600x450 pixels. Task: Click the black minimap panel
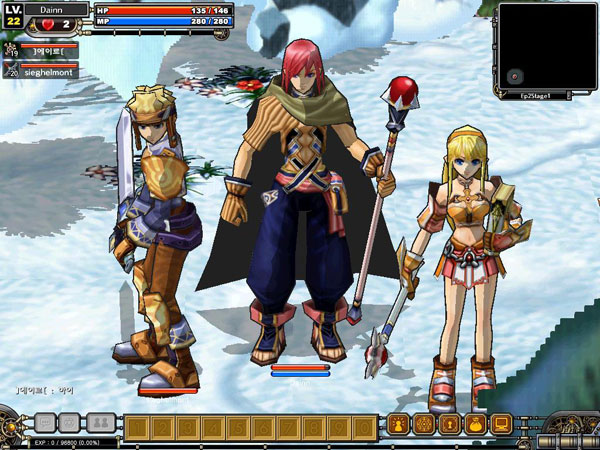[x=547, y=48]
